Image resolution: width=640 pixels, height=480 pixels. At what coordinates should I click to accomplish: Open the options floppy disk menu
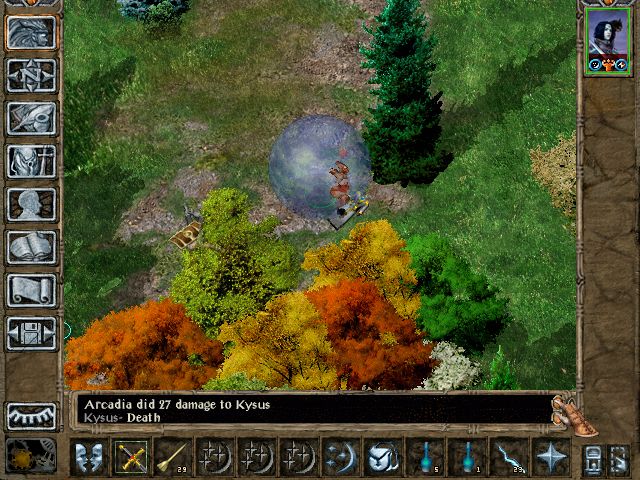[31, 333]
